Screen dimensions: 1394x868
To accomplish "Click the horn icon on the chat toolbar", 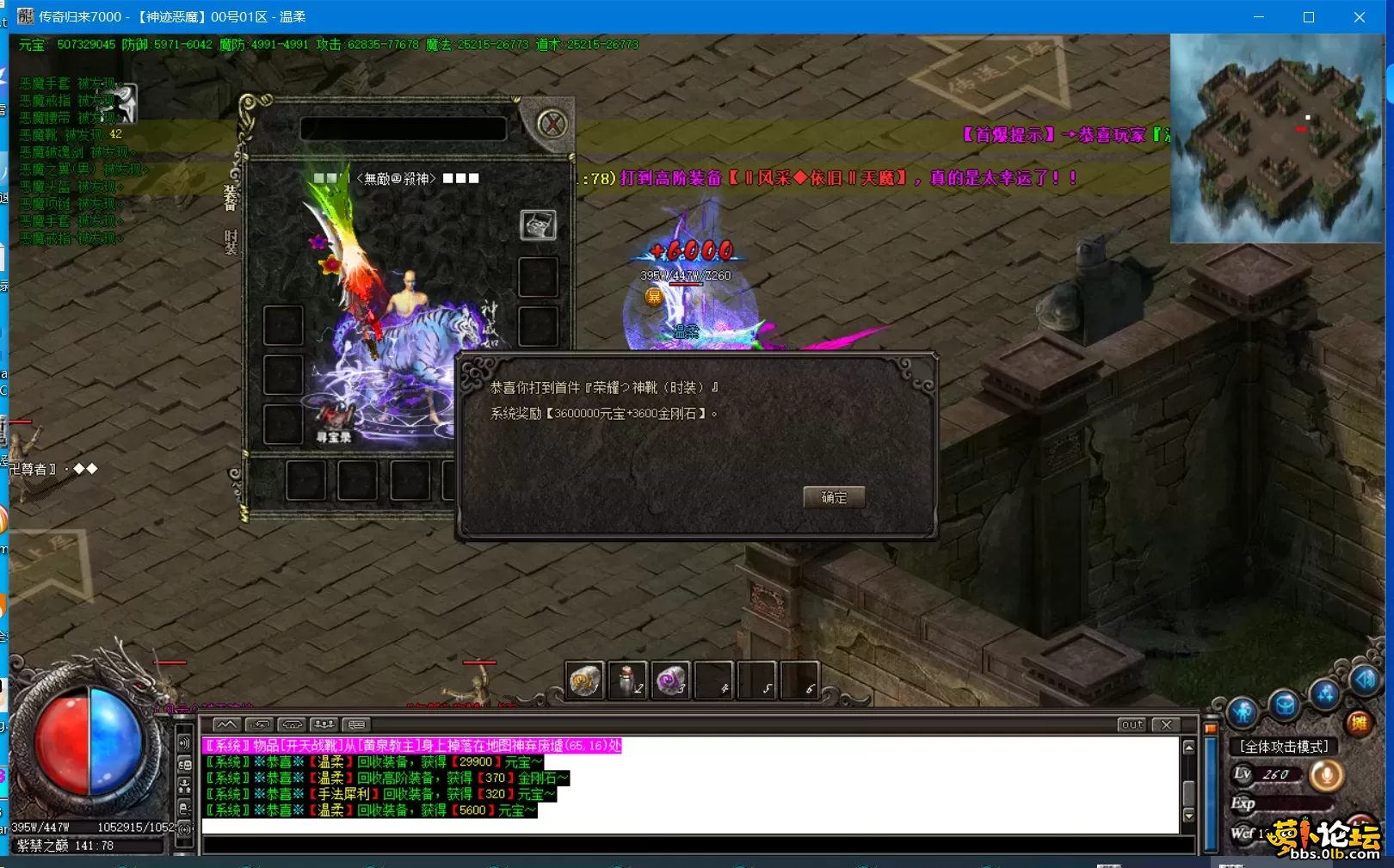I will pyautogui.click(x=293, y=725).
